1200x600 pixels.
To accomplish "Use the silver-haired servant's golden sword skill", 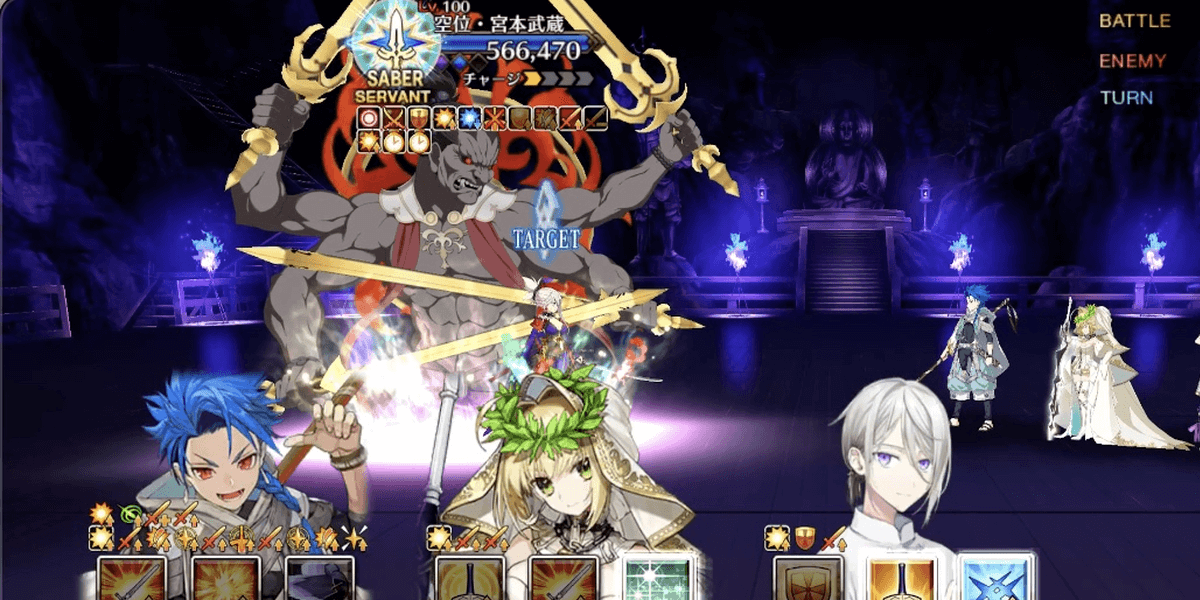I will pos(901,578).
